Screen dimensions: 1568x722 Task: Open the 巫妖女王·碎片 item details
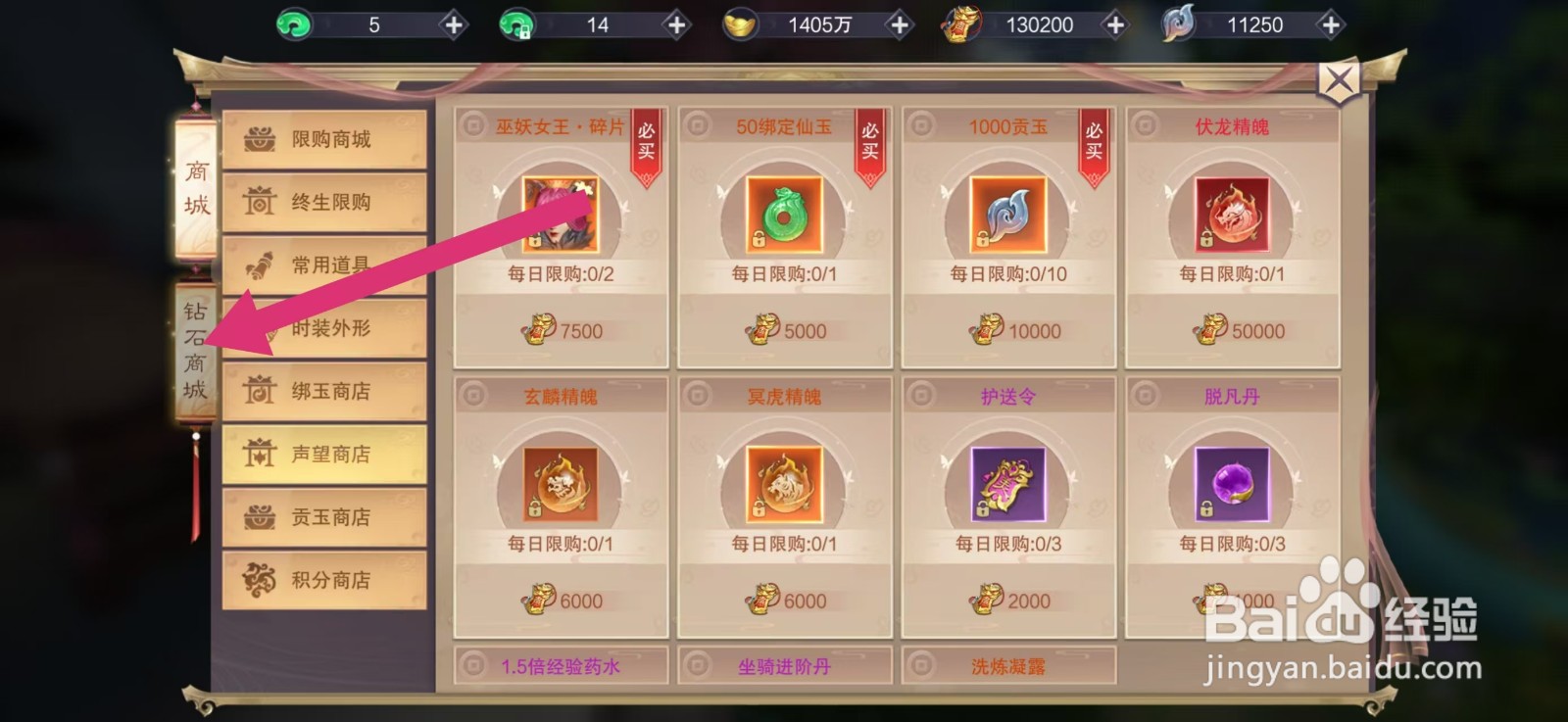pos(561,216)
